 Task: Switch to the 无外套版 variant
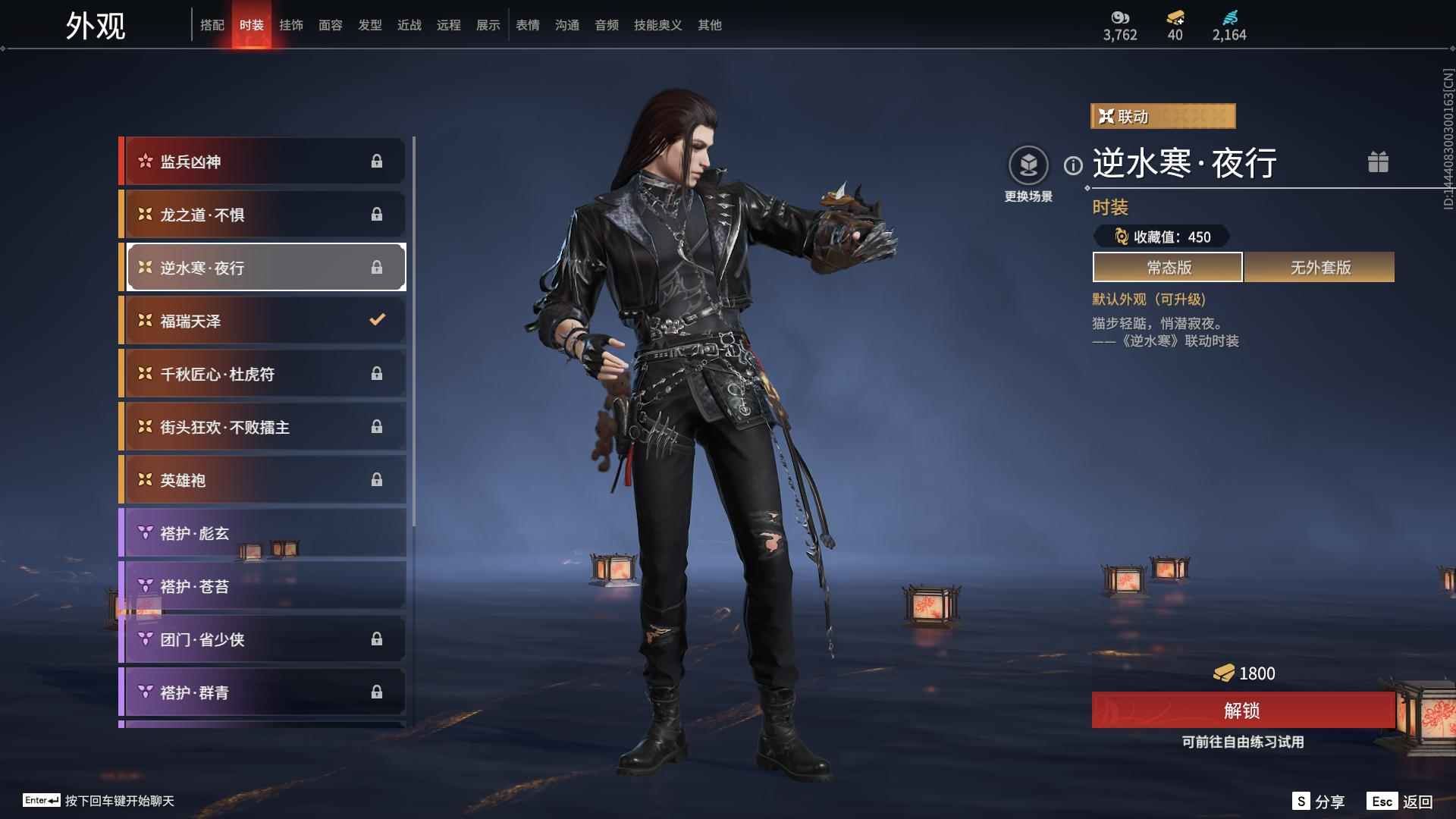(1319, 268)
